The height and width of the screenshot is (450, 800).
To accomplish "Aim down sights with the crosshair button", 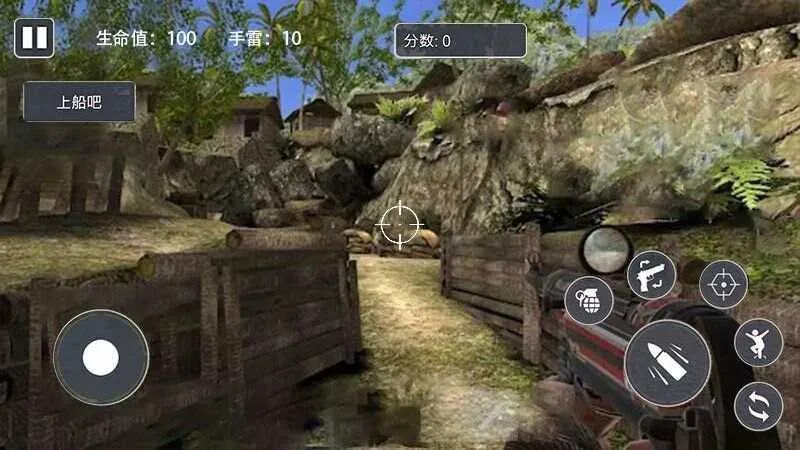I will click(723, 285).
